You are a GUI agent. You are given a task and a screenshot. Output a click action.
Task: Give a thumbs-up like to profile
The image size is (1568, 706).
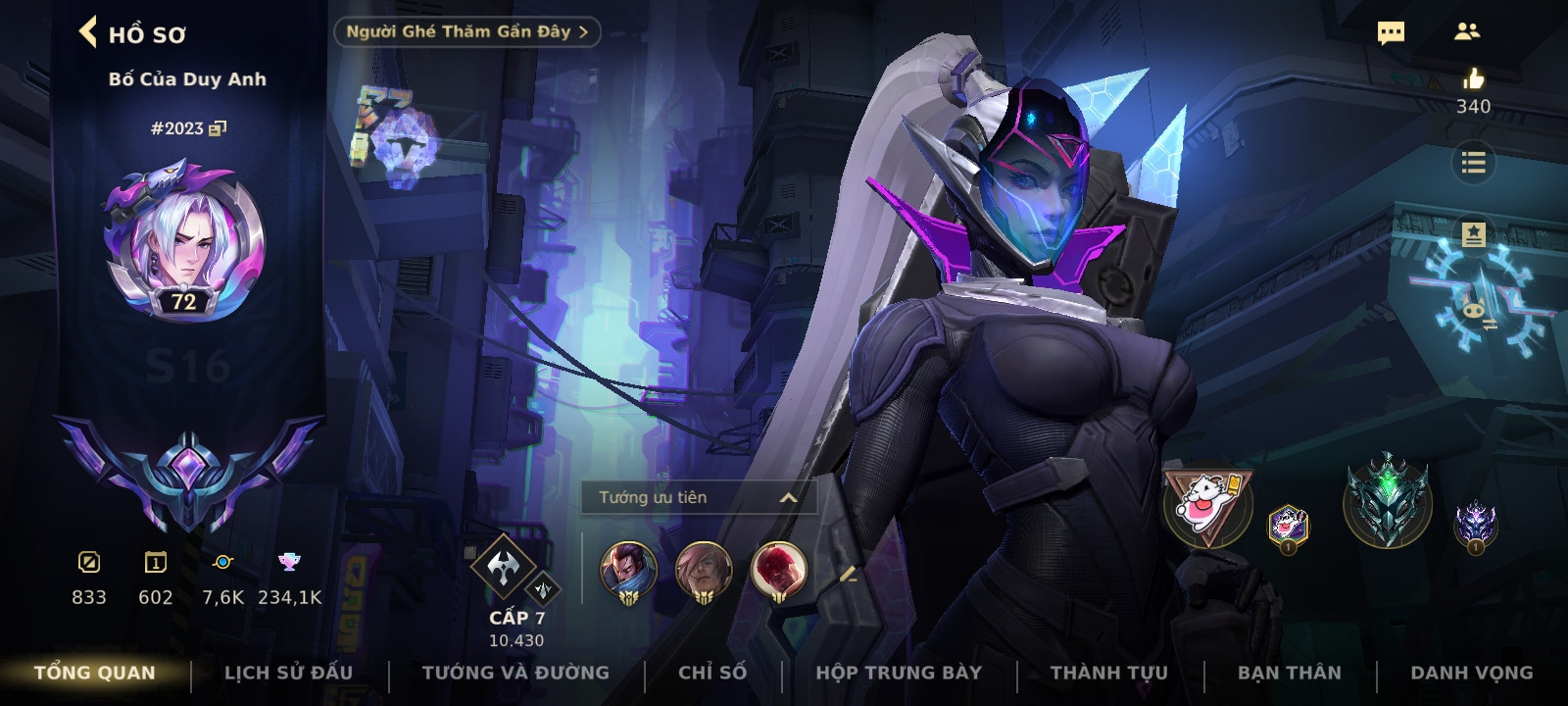tap(1473, 79)
